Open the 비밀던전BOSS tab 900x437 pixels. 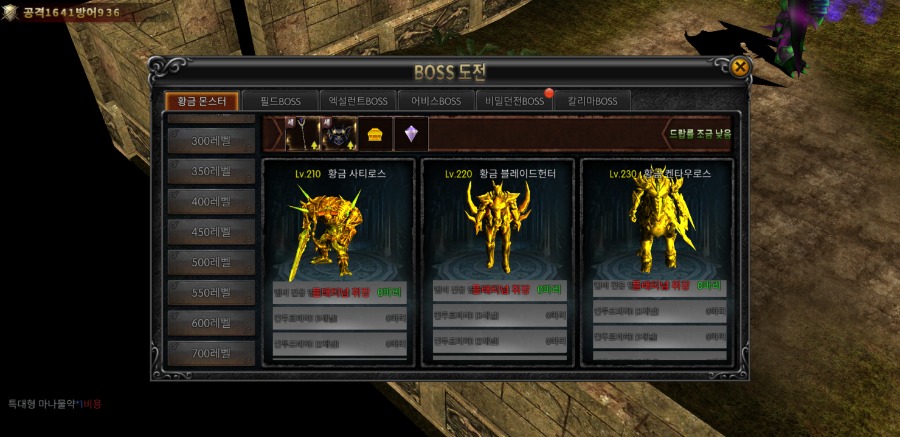[514, 101]
